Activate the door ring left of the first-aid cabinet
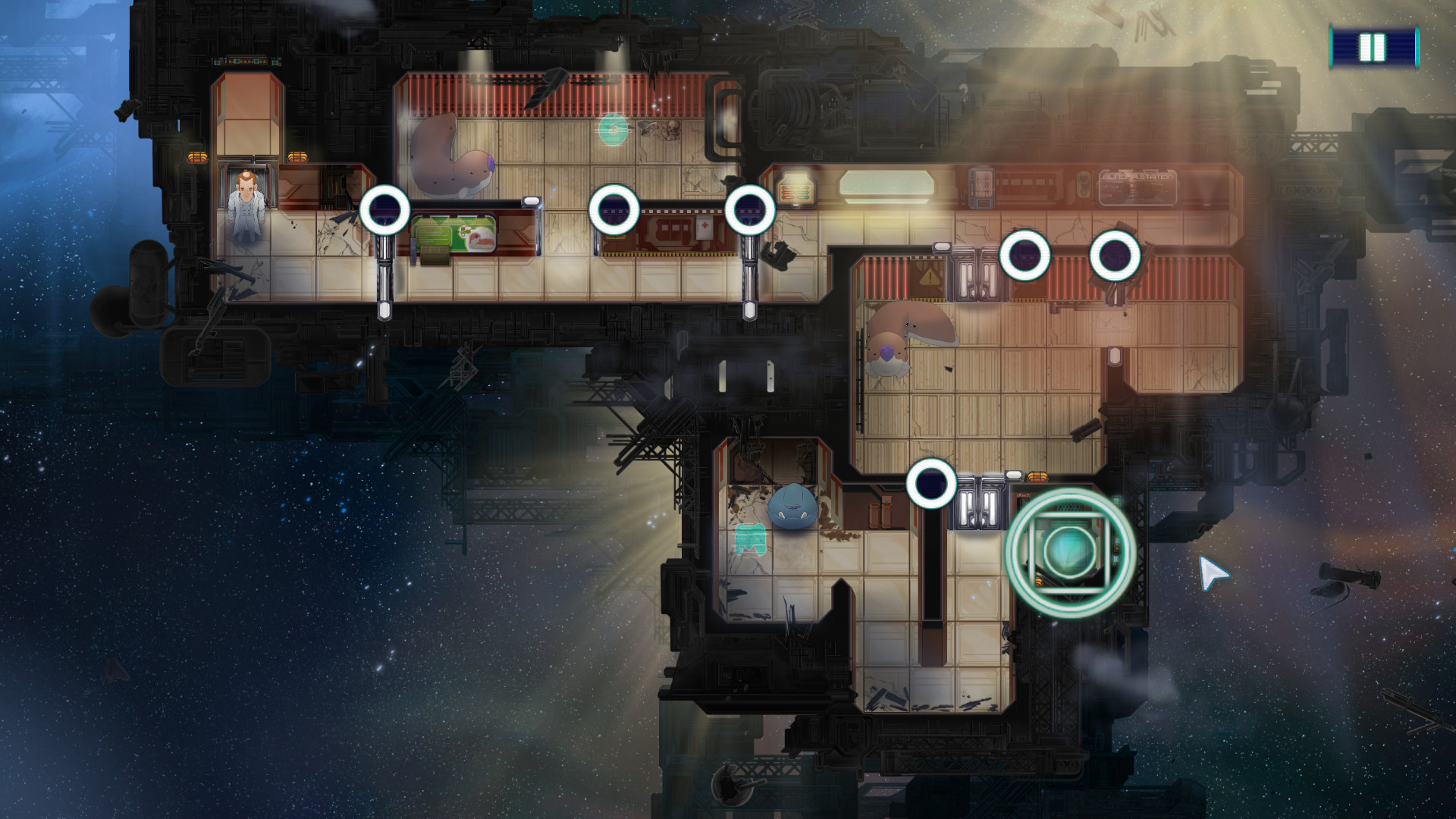This screenshot has height=819, width=1456. coord(614,209)
